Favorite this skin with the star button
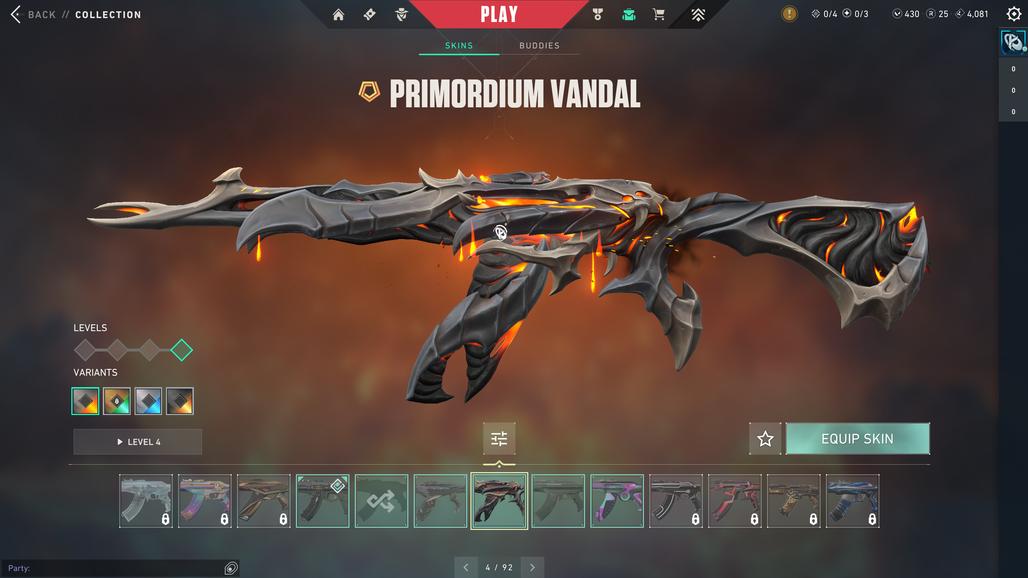 click(765, 439)
